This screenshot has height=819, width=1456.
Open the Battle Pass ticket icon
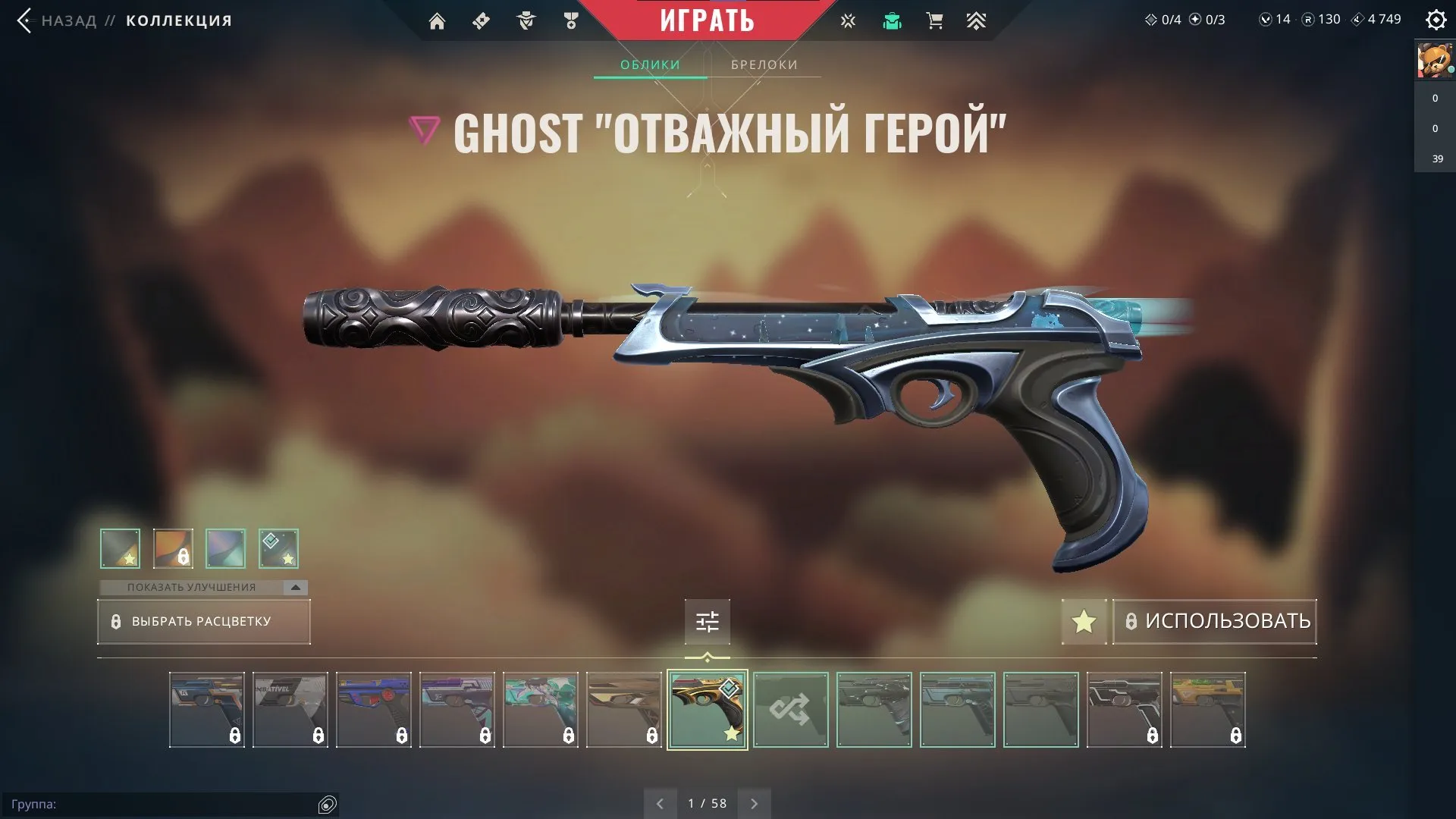480,20
